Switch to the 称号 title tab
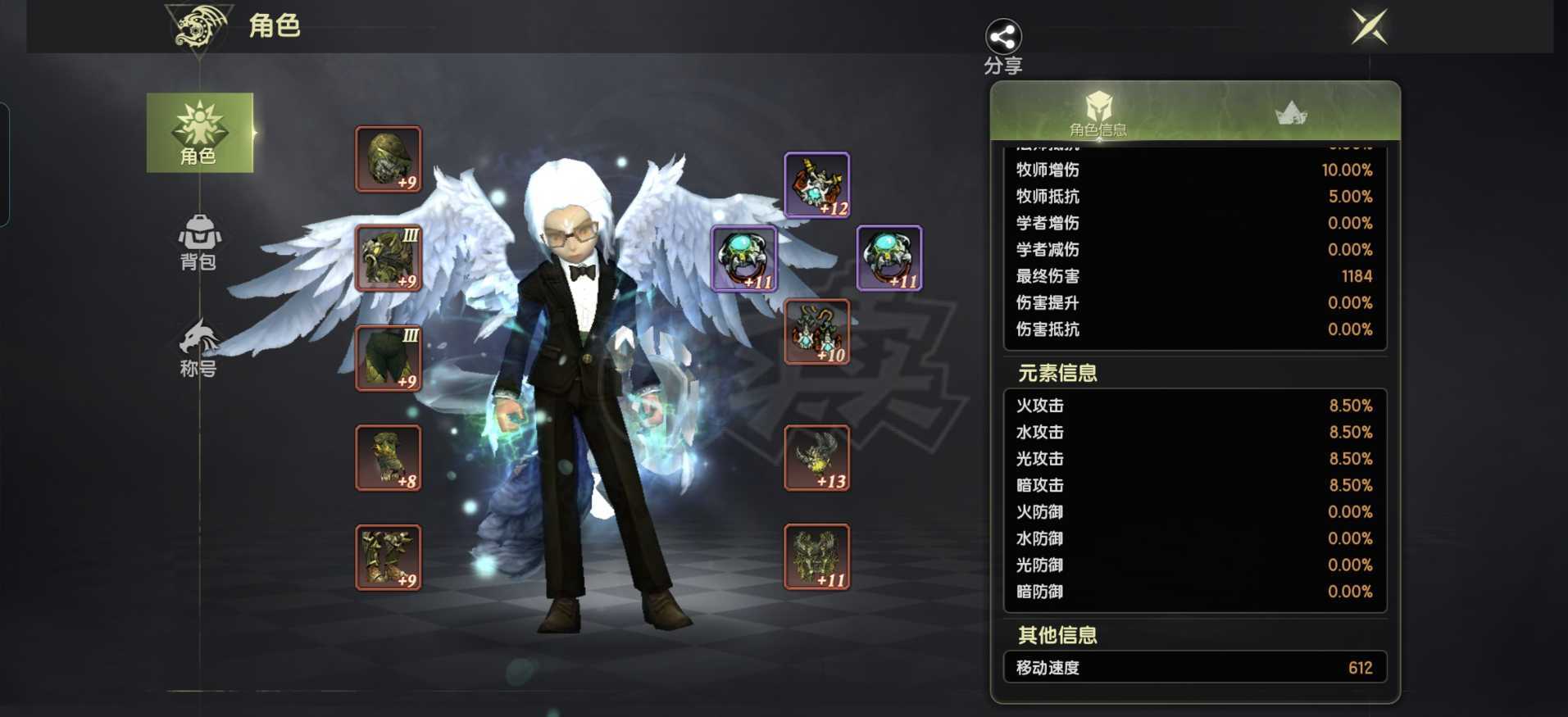The image size is (1568, 717). point(198,348)
